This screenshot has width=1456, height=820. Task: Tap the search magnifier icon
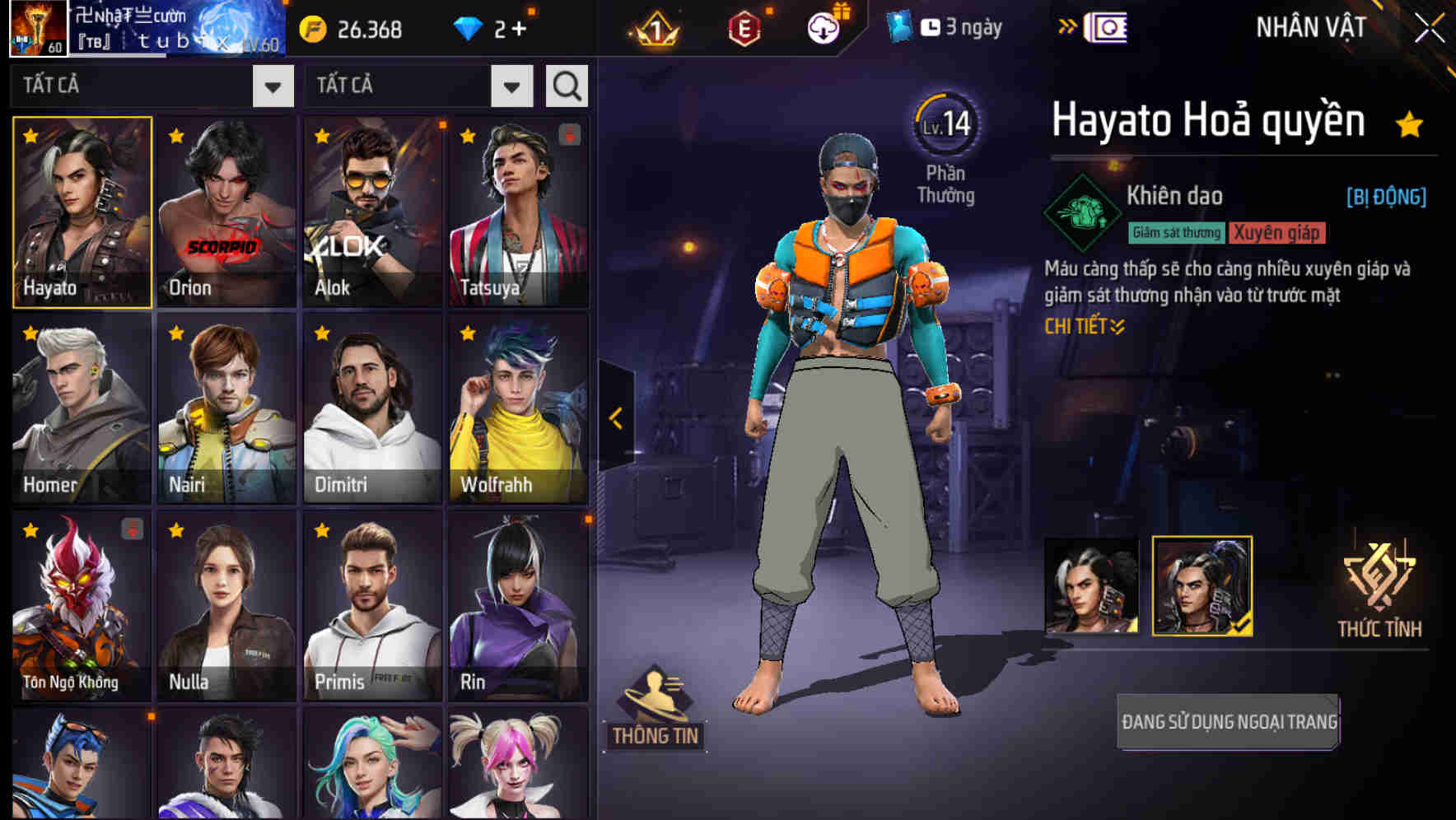566,85
